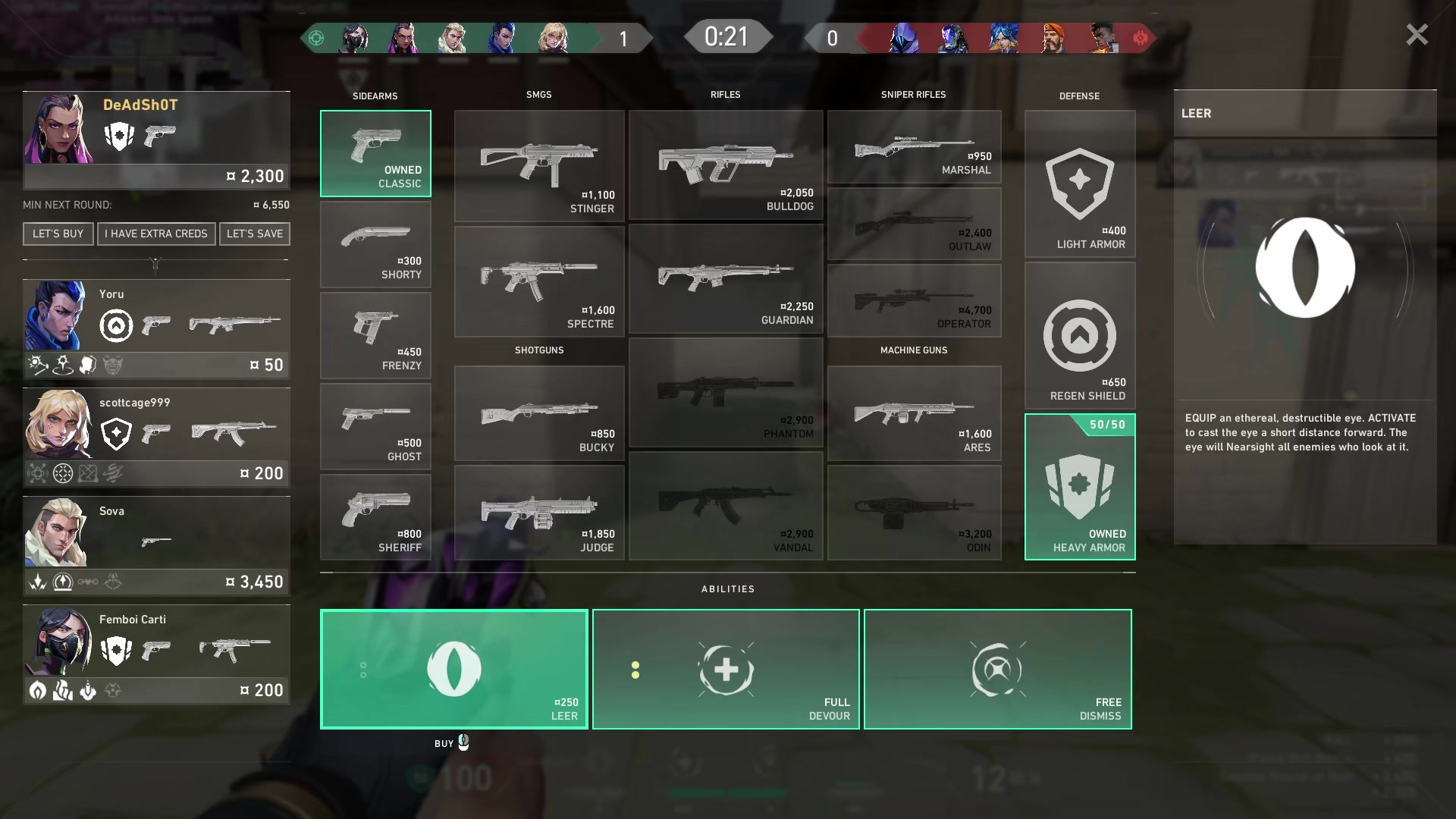Buy the Leer ability

[x=454, y=670]
